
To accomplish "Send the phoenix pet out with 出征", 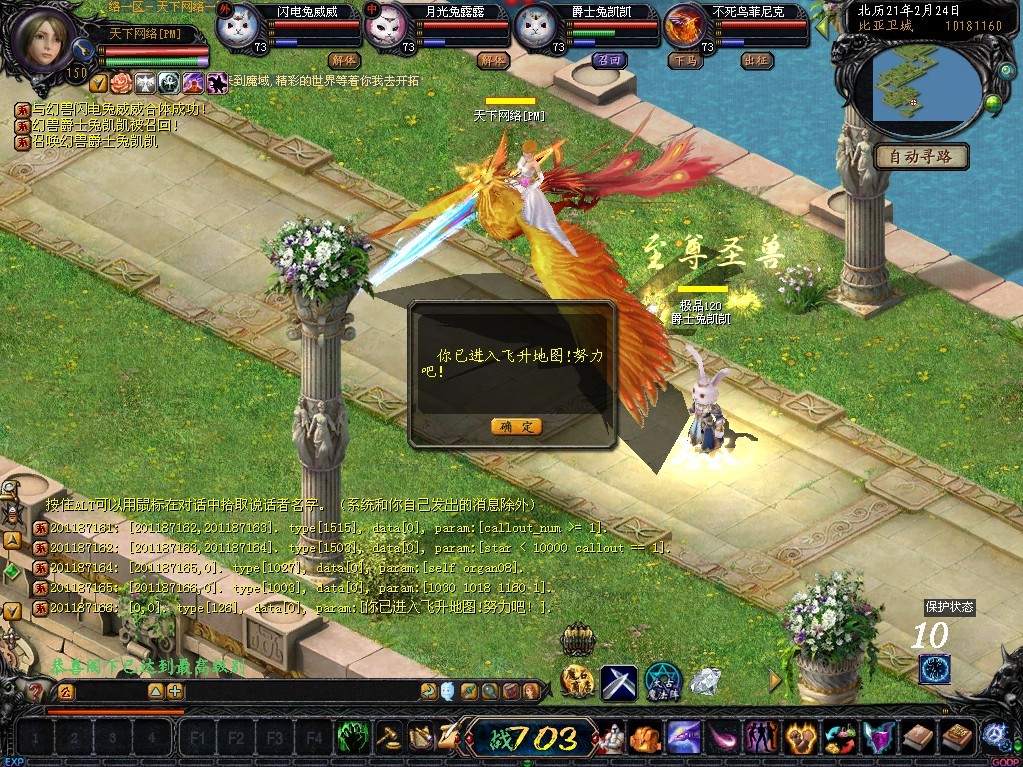I will tap(757, 59).
